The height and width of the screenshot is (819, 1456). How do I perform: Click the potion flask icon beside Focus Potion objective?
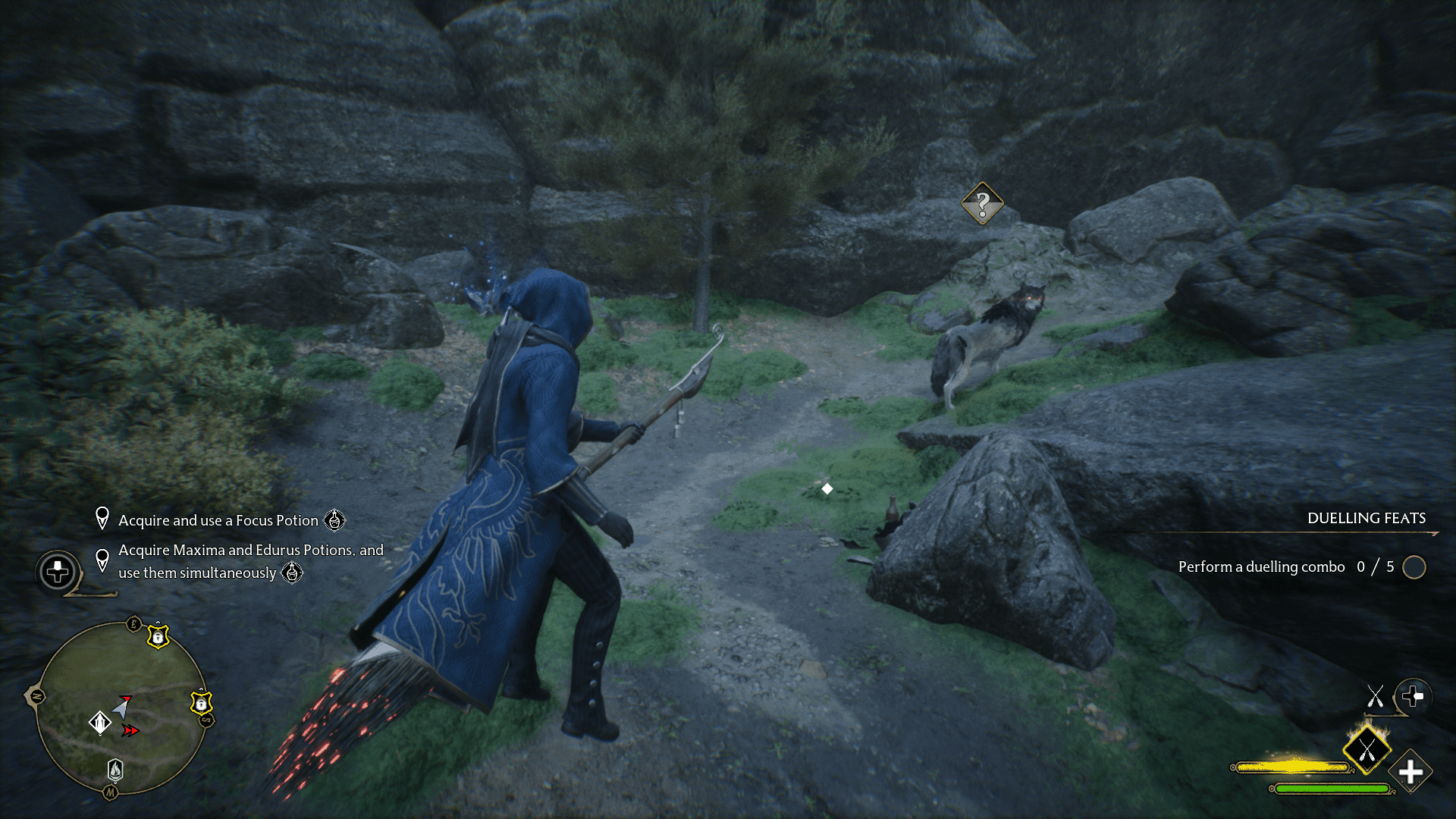[x=336, y=521]
